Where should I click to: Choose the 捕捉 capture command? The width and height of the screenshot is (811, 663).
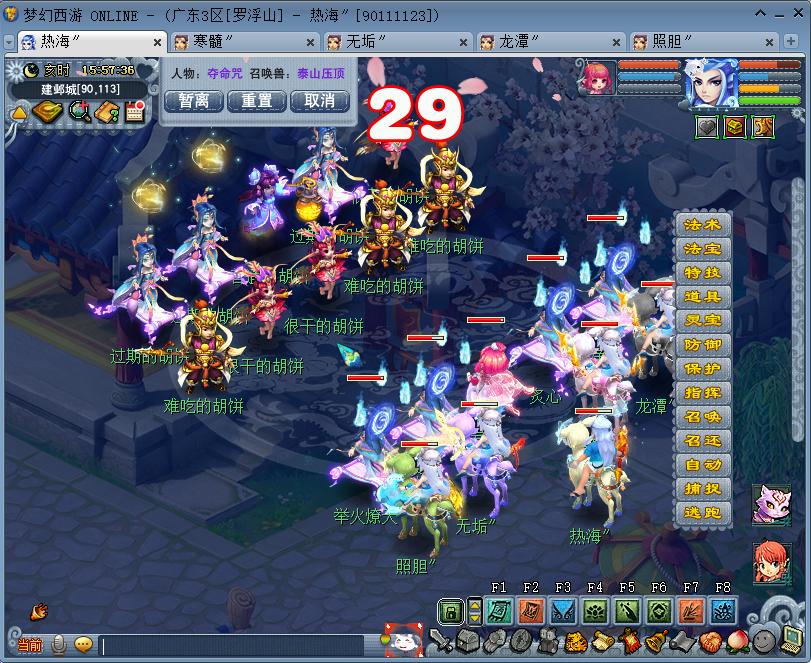coord(702,490)
